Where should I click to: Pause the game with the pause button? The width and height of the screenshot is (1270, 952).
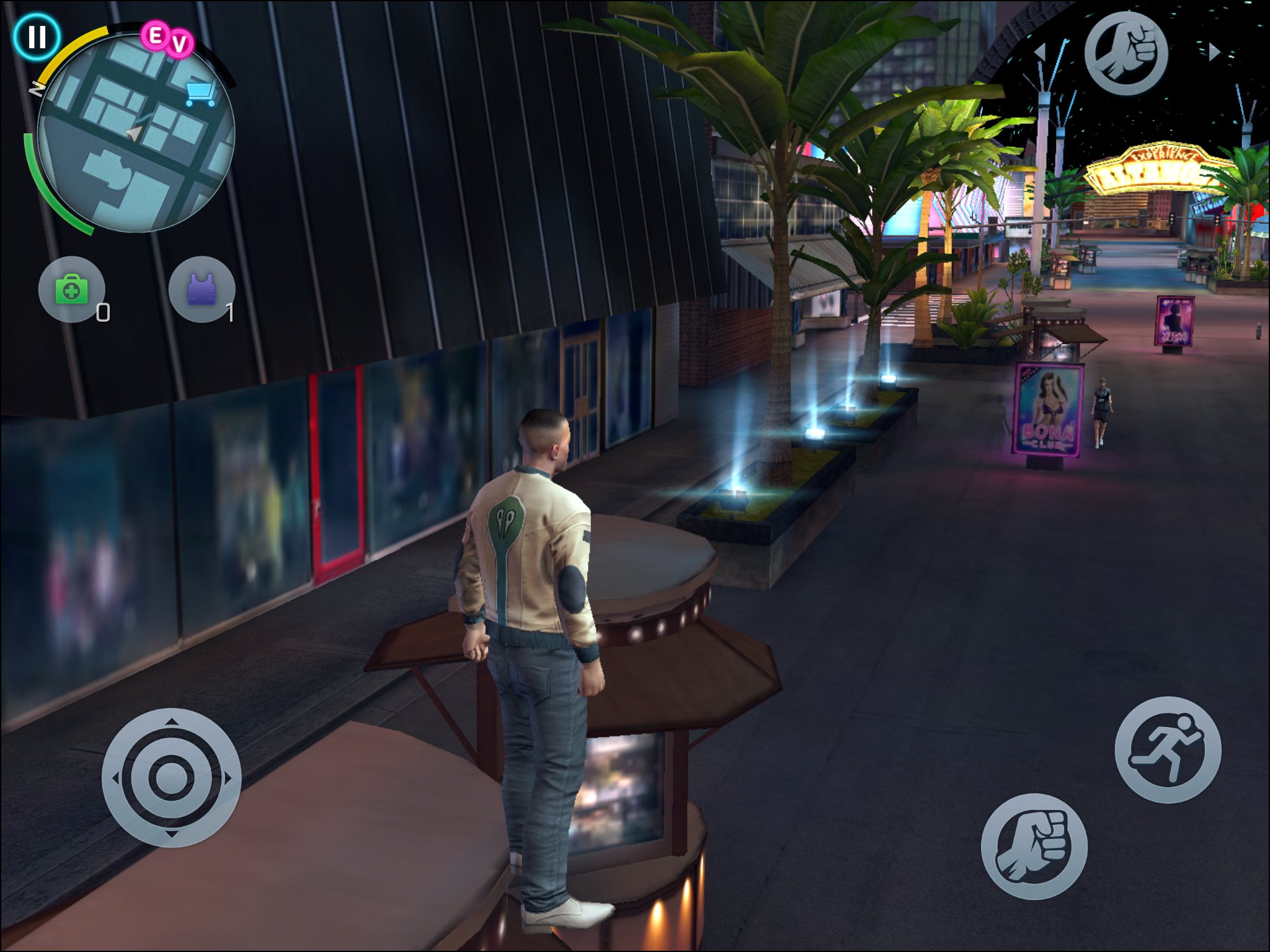37,37
